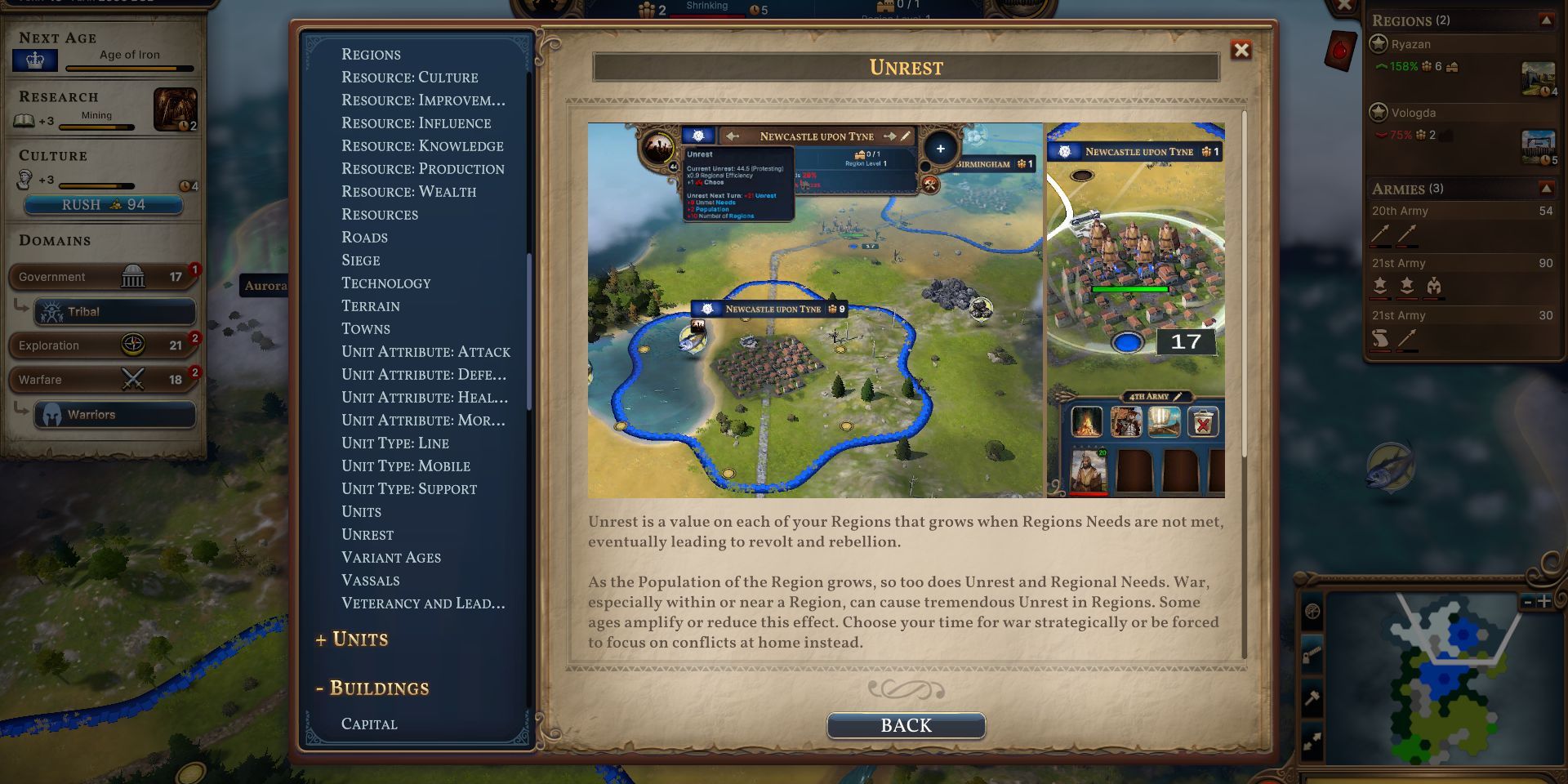Open the Regions encyclopedia entry

point(371,54)
